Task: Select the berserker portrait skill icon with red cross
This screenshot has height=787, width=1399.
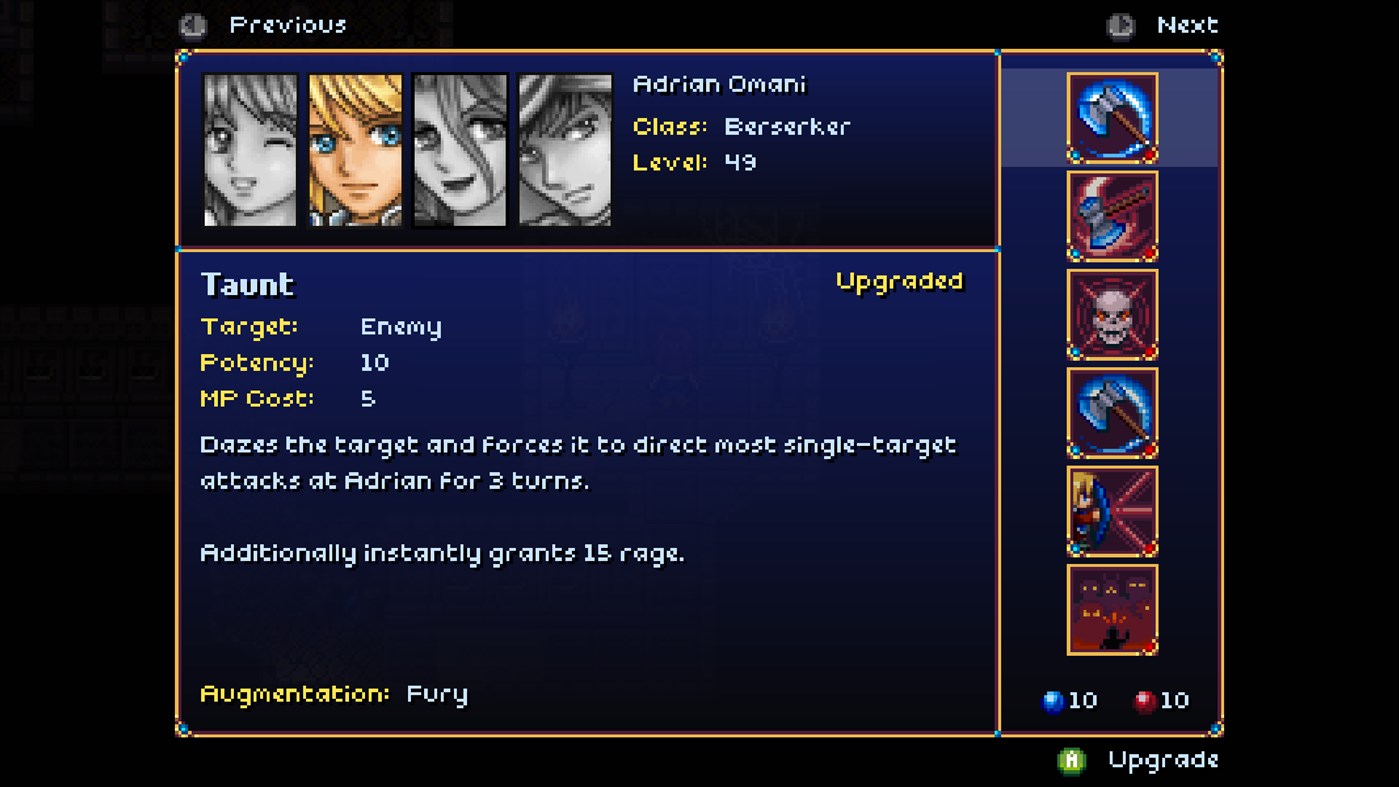Action: [1112, 509]
